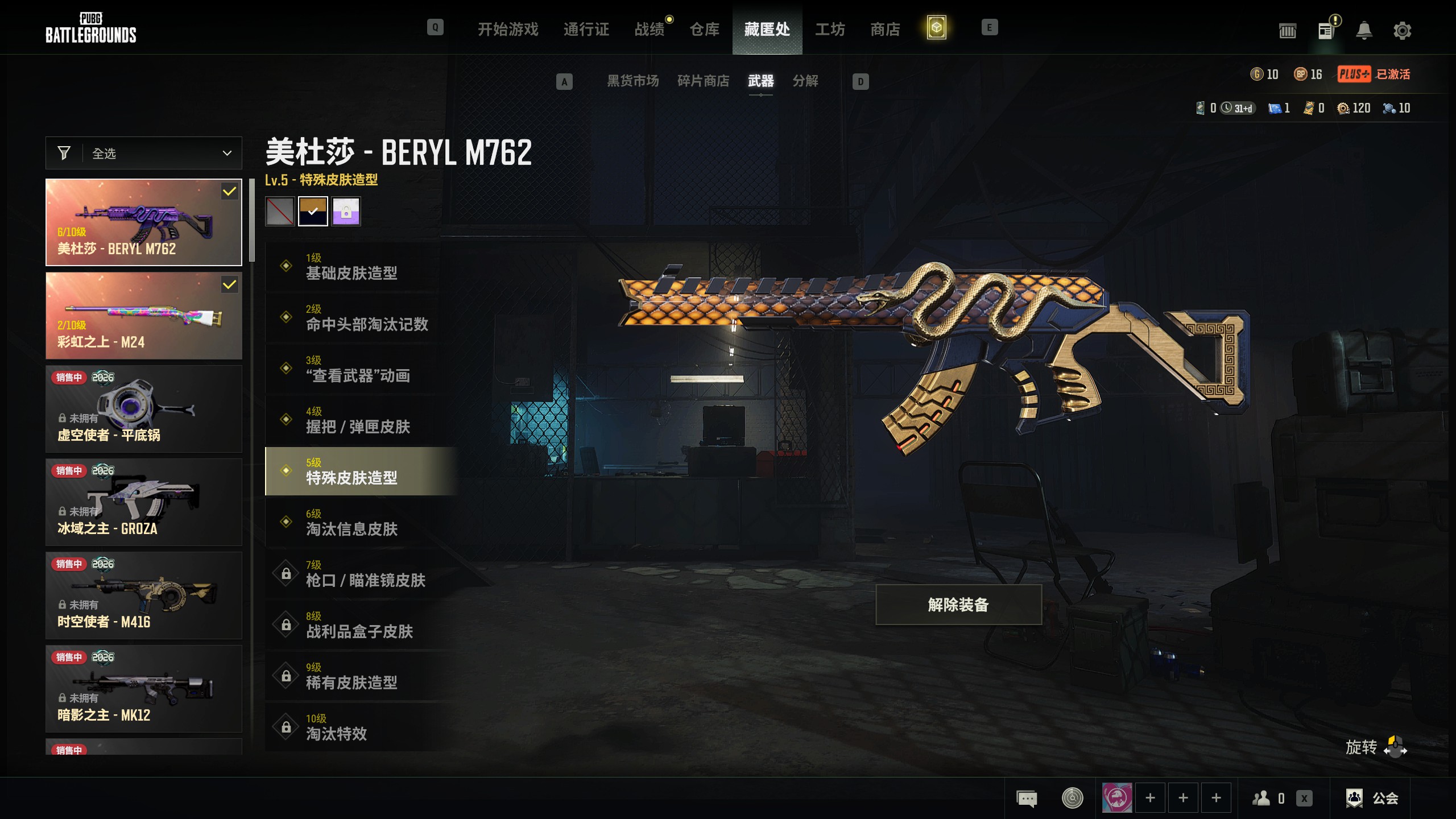Open the chat bubble icon
1456x819 pixels.
pos(1027,799)
